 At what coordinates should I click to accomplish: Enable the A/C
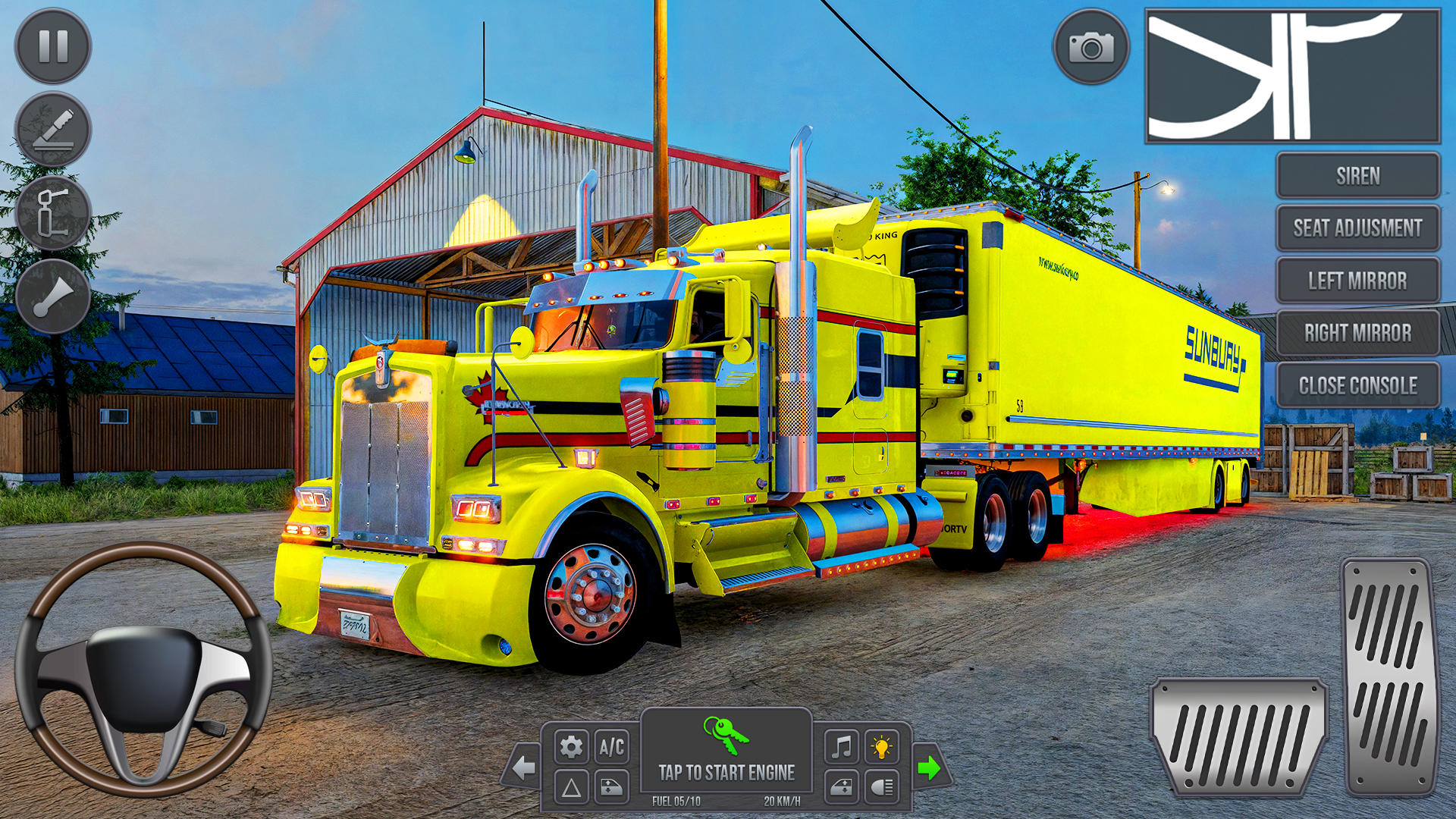[x=611, y=747]
